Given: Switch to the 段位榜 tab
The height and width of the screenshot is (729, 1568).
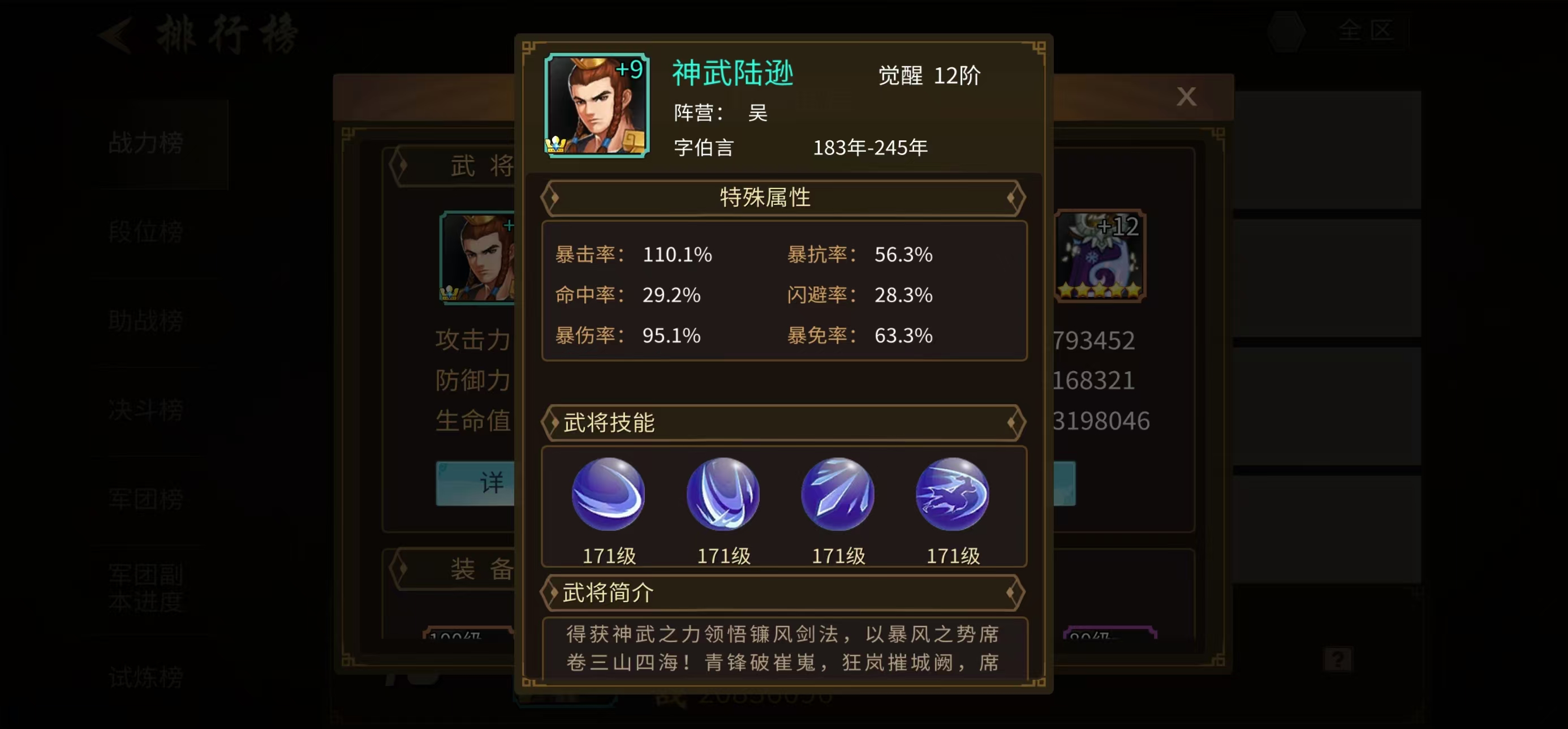Looking at the screenshot, I should click(145, 233).
